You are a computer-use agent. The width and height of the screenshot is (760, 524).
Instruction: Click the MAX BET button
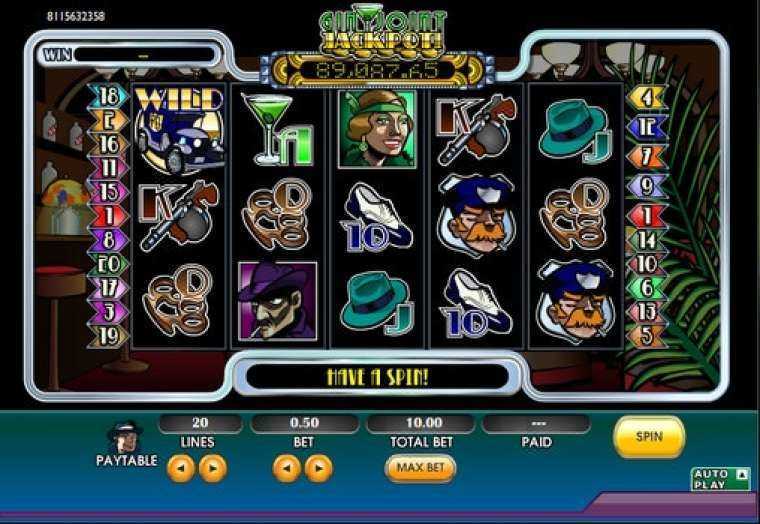pos(420,468)
